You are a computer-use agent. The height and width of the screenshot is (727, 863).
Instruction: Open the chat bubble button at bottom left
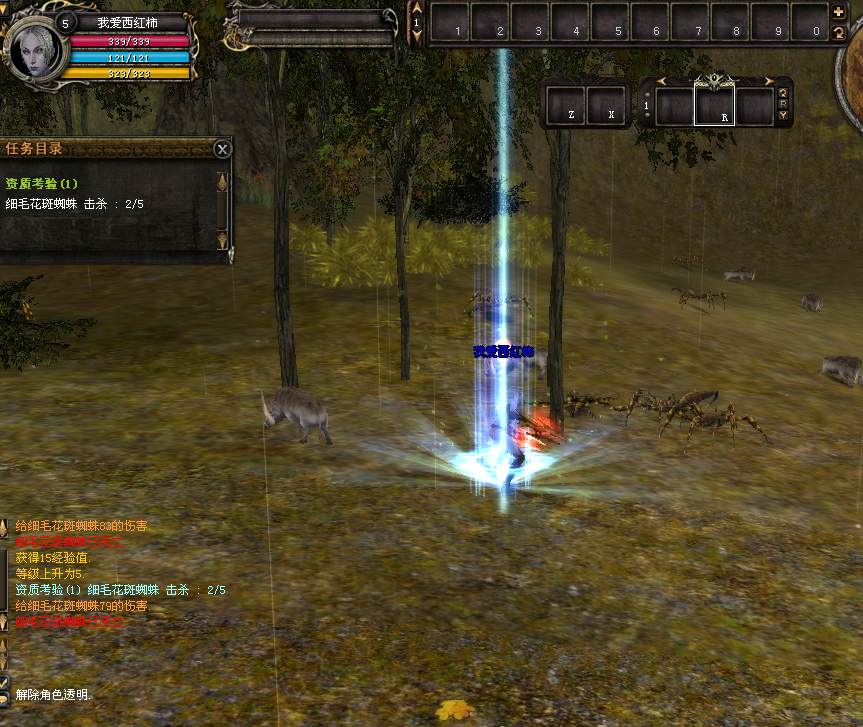(4, 697)
